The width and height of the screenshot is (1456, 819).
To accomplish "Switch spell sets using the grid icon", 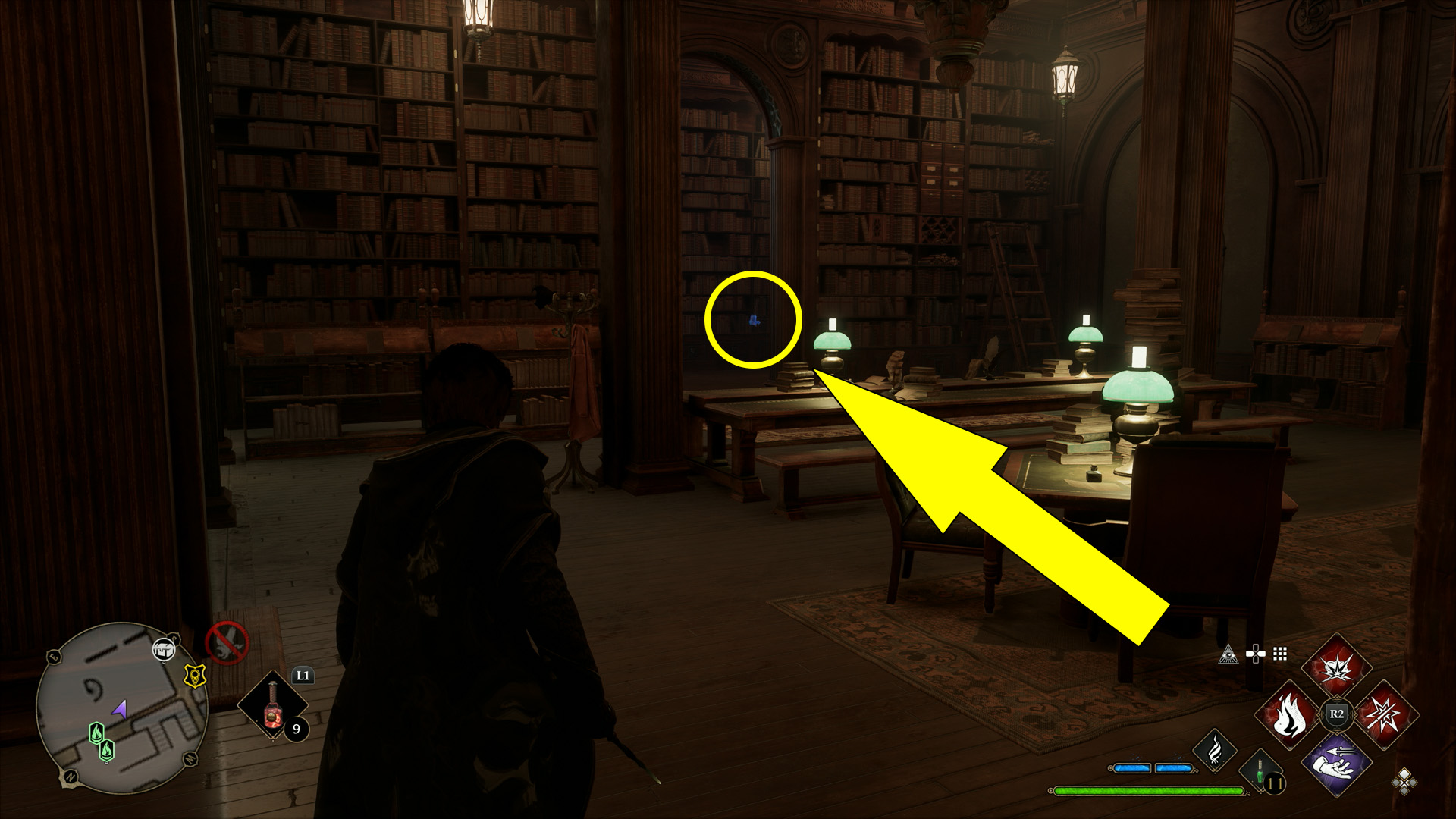I will point(1279,653).
